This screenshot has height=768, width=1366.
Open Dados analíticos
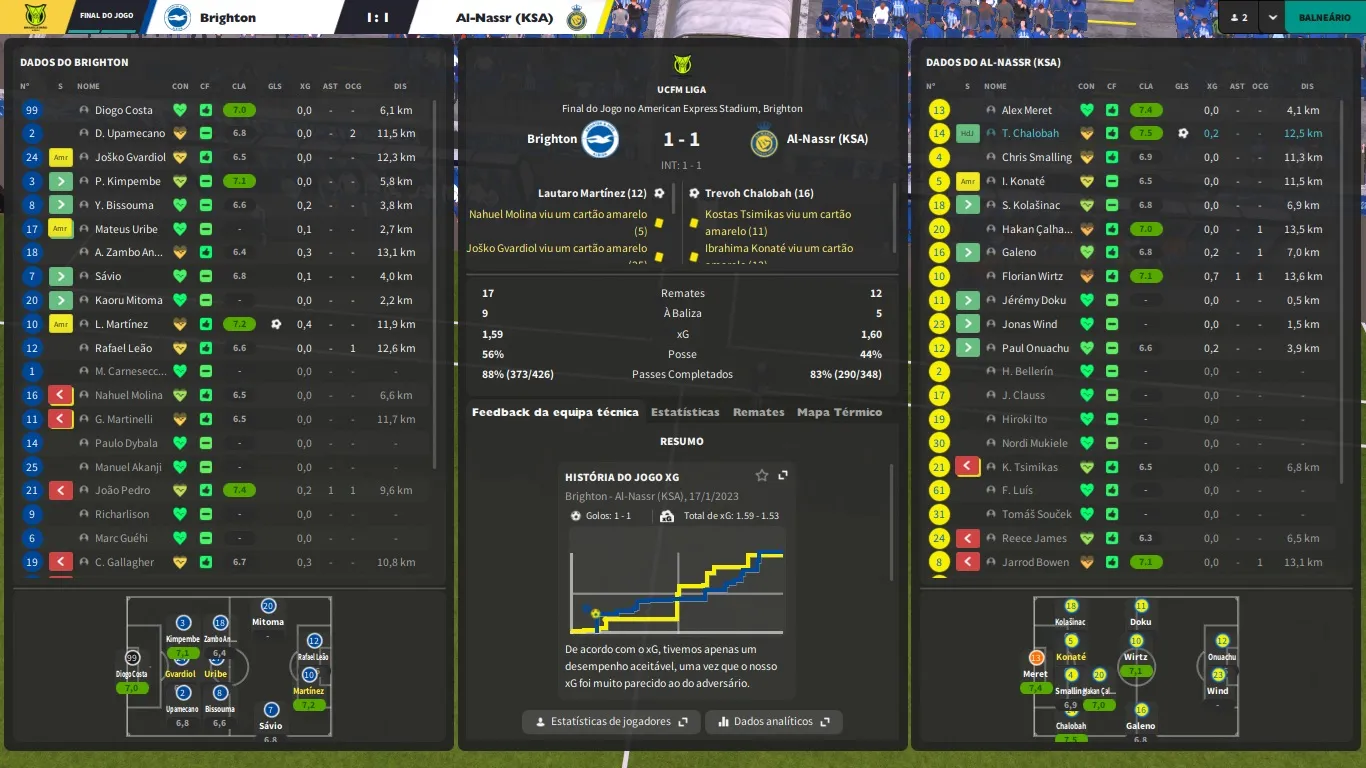tap(773, 721)
